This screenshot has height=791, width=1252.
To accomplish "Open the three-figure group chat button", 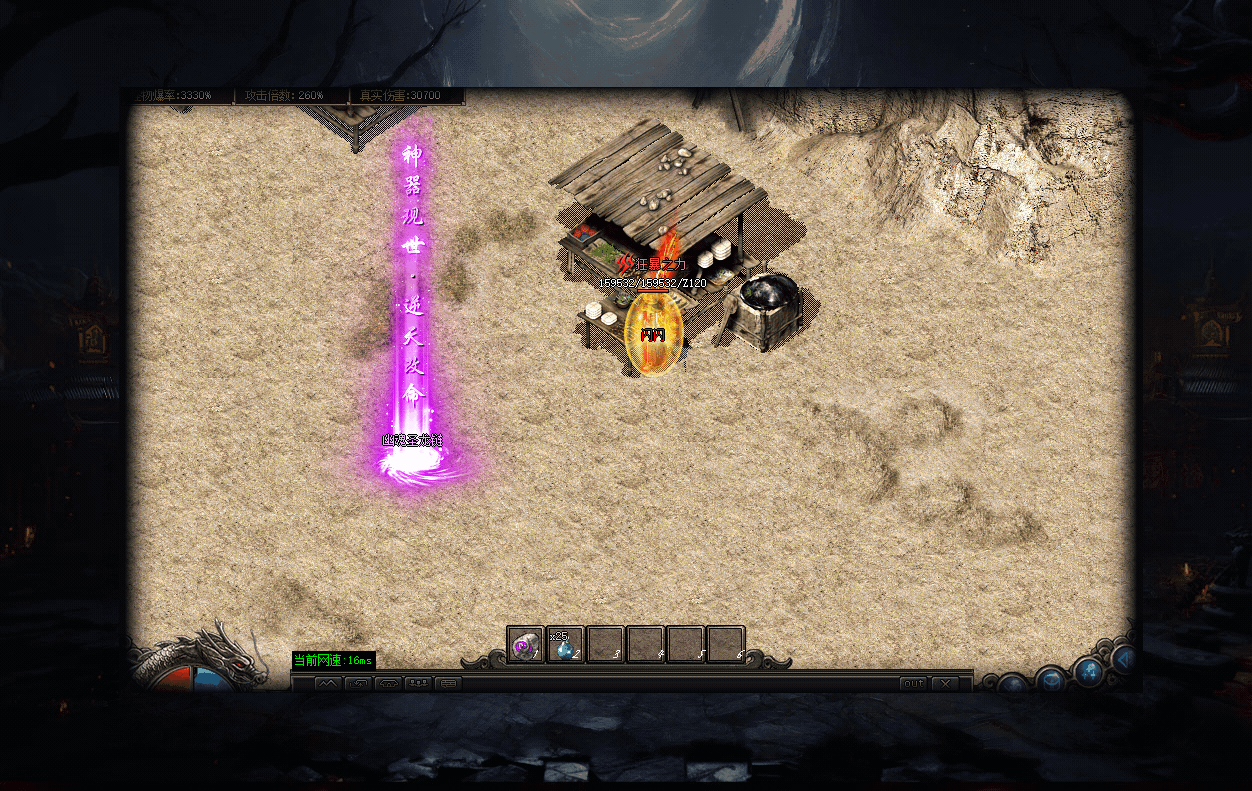I will coord(418,684).
